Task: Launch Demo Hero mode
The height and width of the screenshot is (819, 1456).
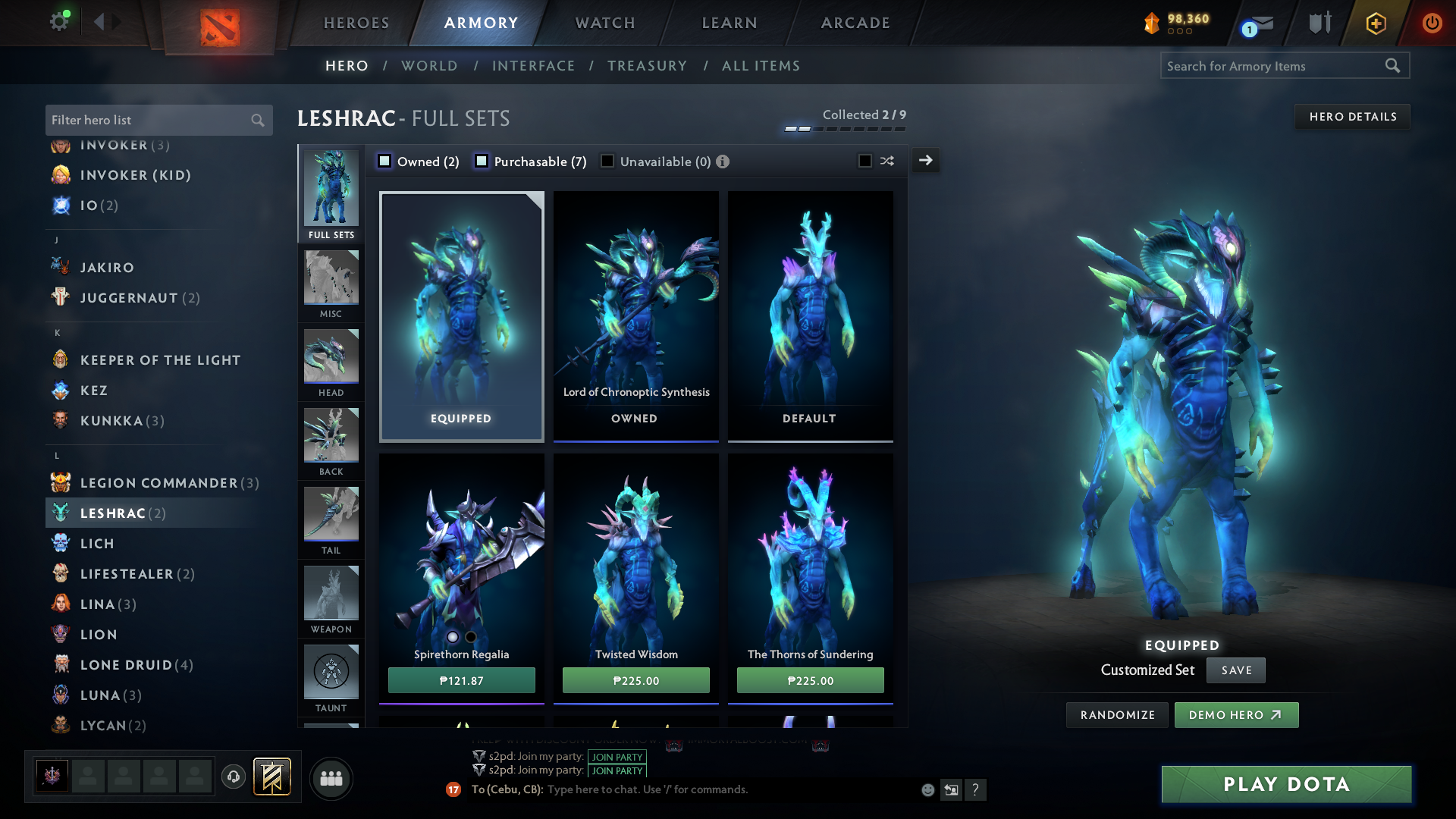Action: [x=1236, y=715]
